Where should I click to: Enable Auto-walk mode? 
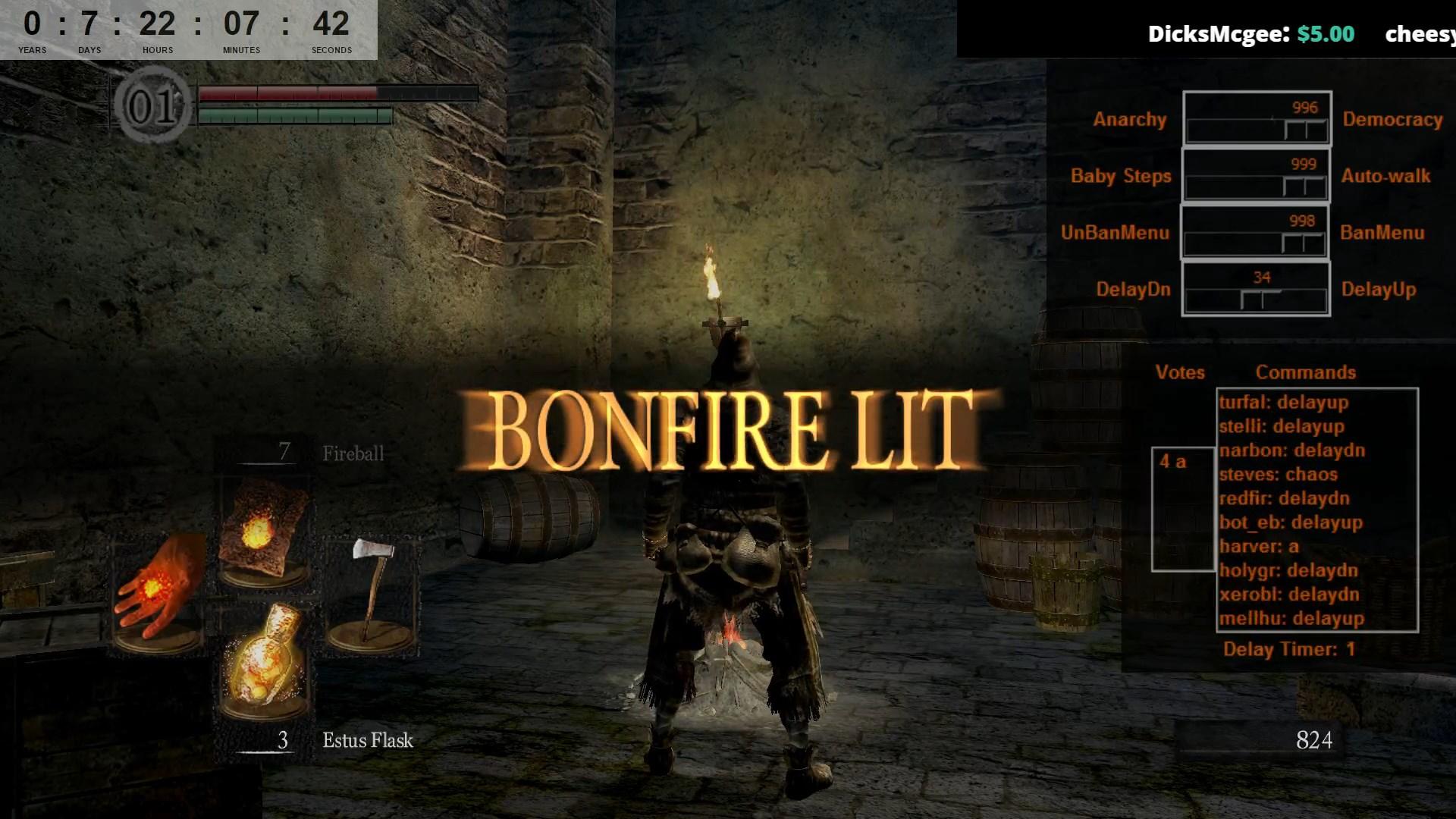click(x=1385, y=176)
